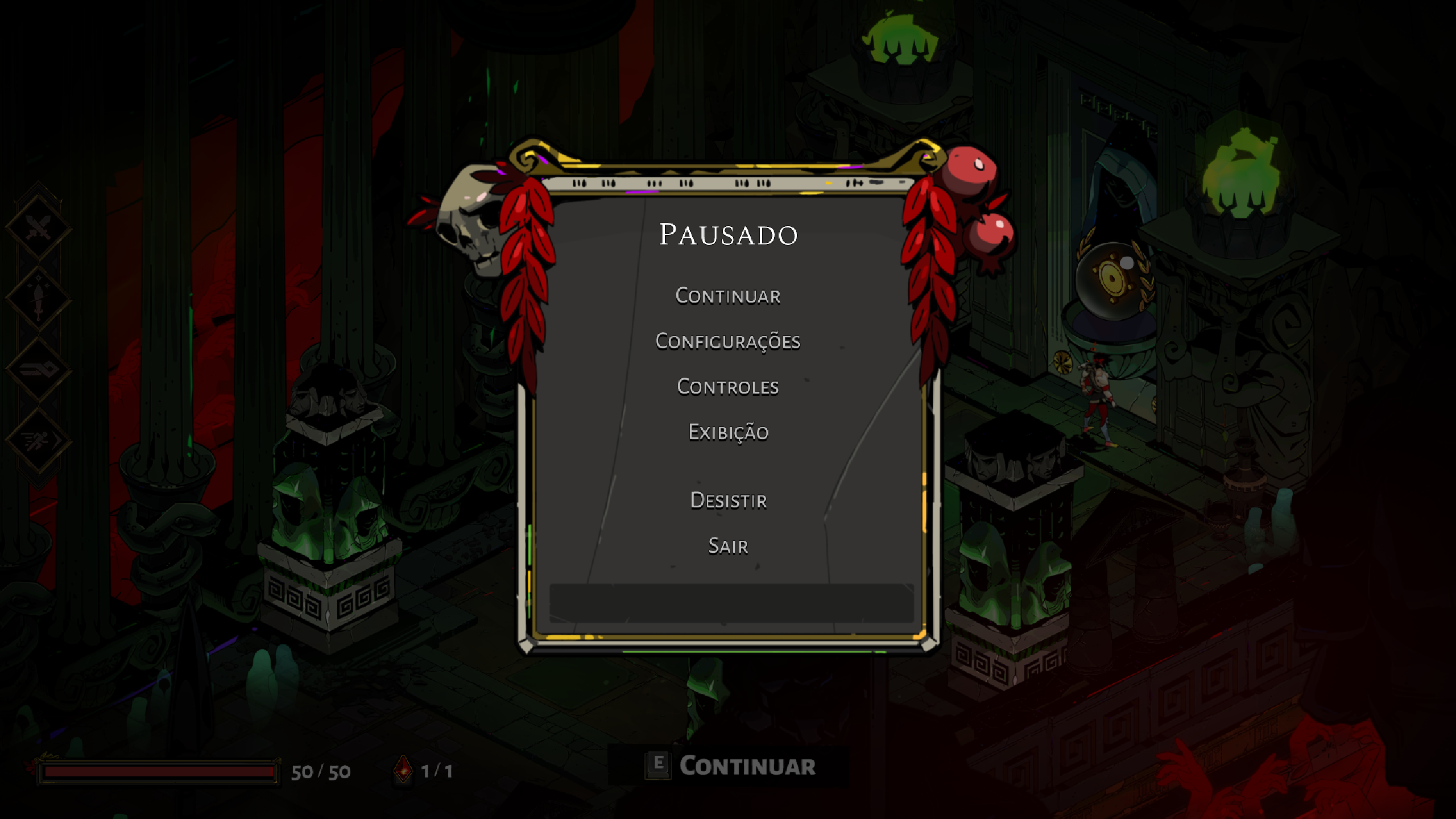Open the Controles menu
1456x819 pixels.
[728, 387]
